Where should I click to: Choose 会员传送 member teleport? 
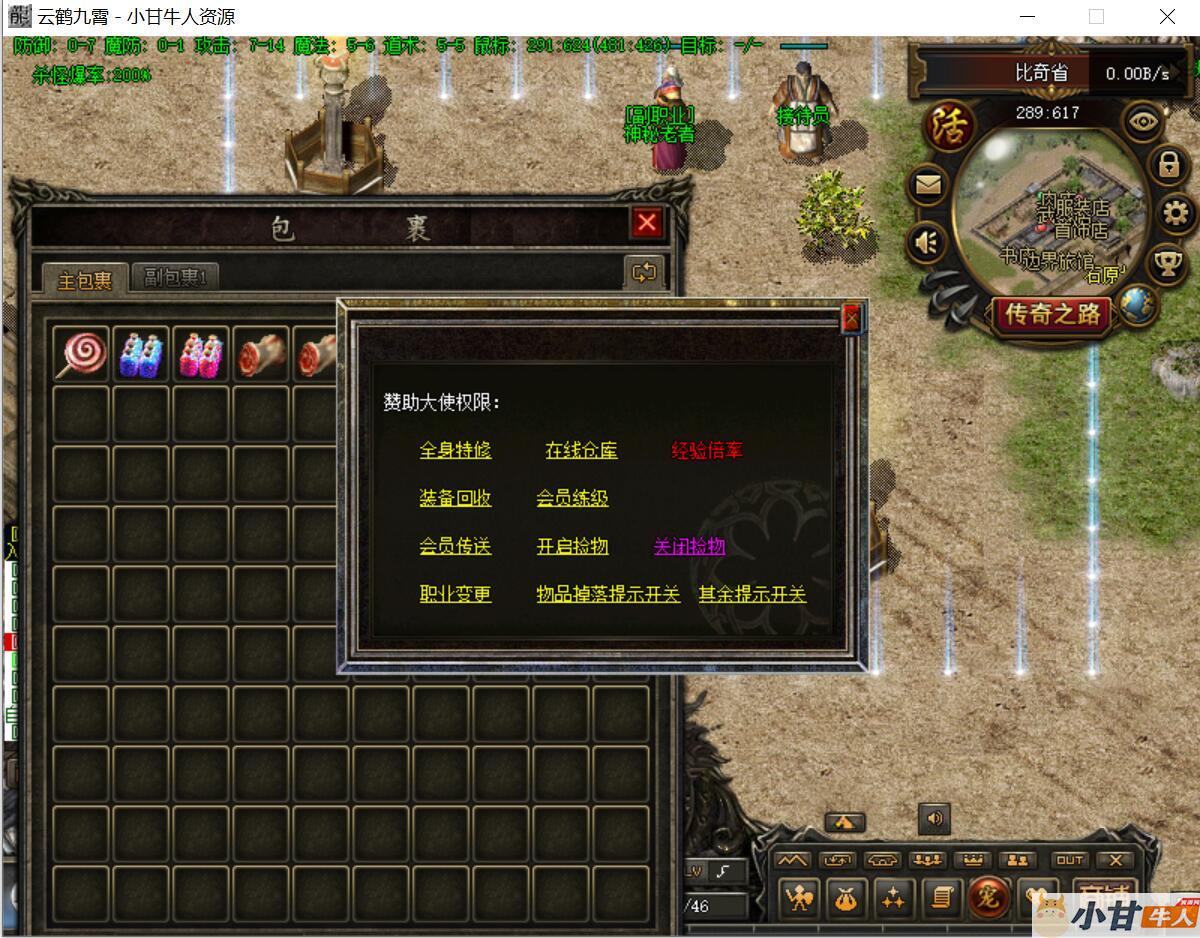[x=455, y=546]
